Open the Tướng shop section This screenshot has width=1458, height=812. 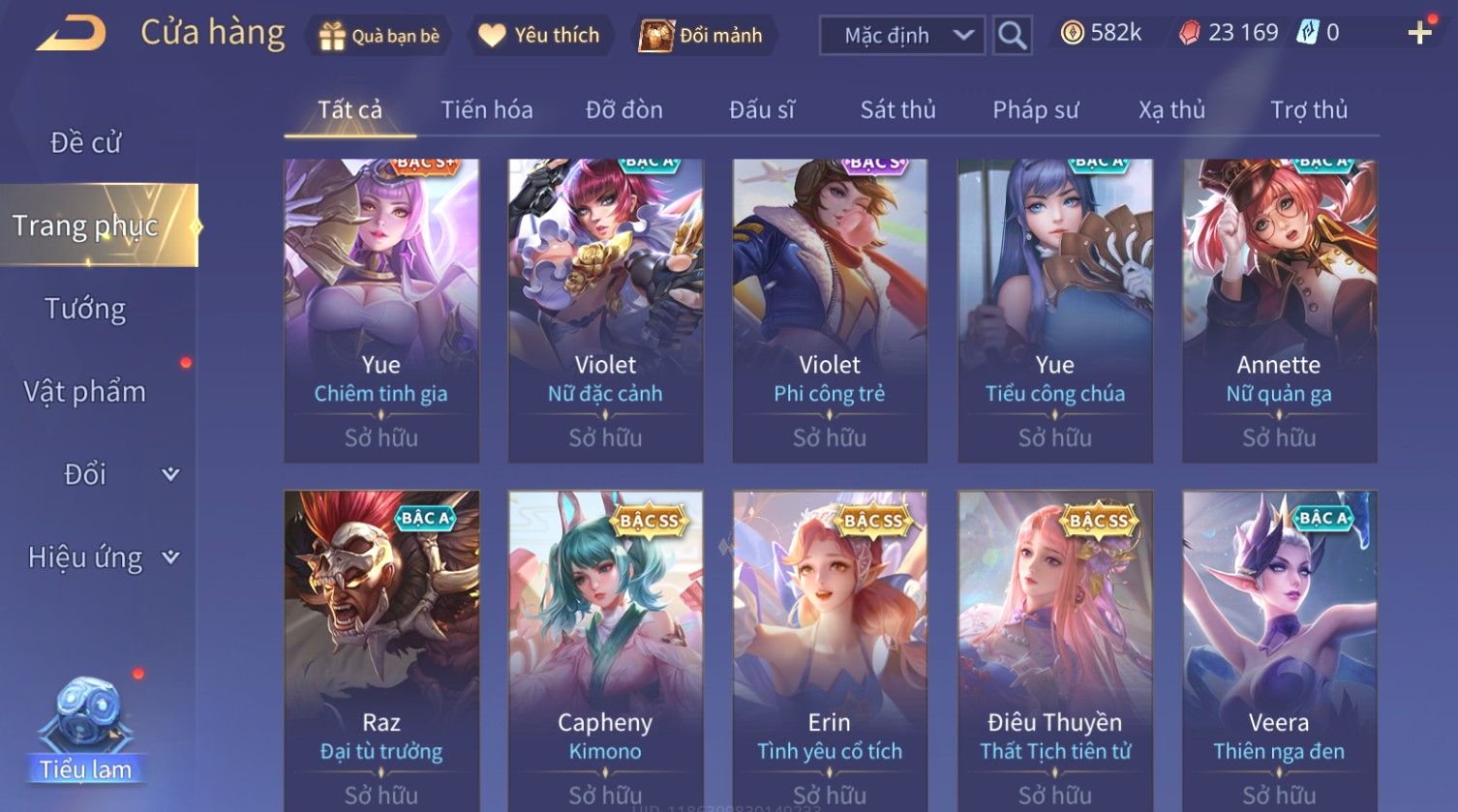click(85, 309)
